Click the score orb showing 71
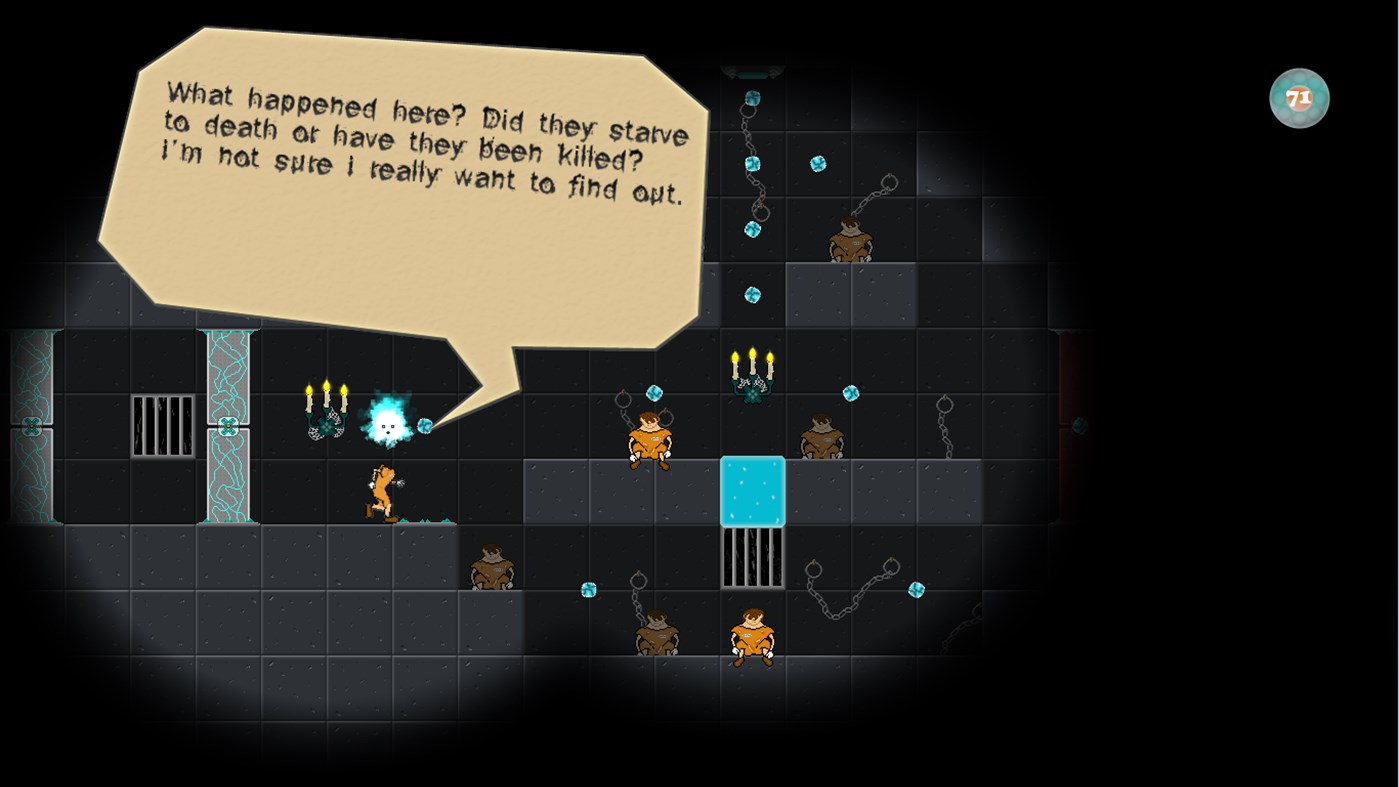This screenshot has width=1399, height=787. coord(1299,96)
